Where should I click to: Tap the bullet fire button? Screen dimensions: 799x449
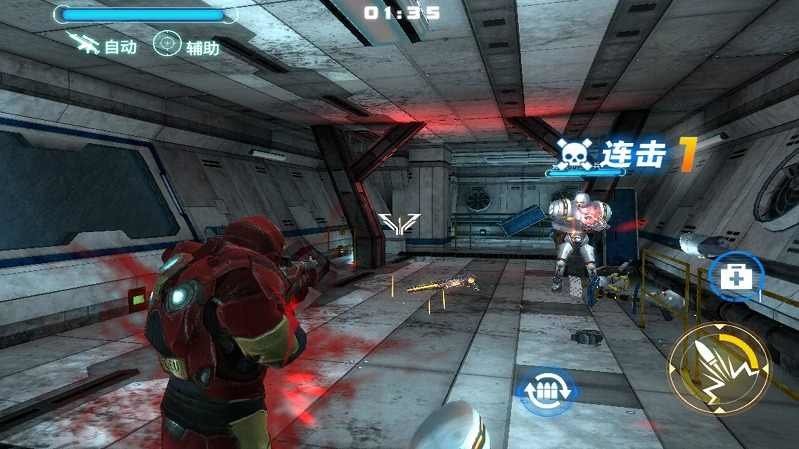pyautogui.click(x=718, y=369)
